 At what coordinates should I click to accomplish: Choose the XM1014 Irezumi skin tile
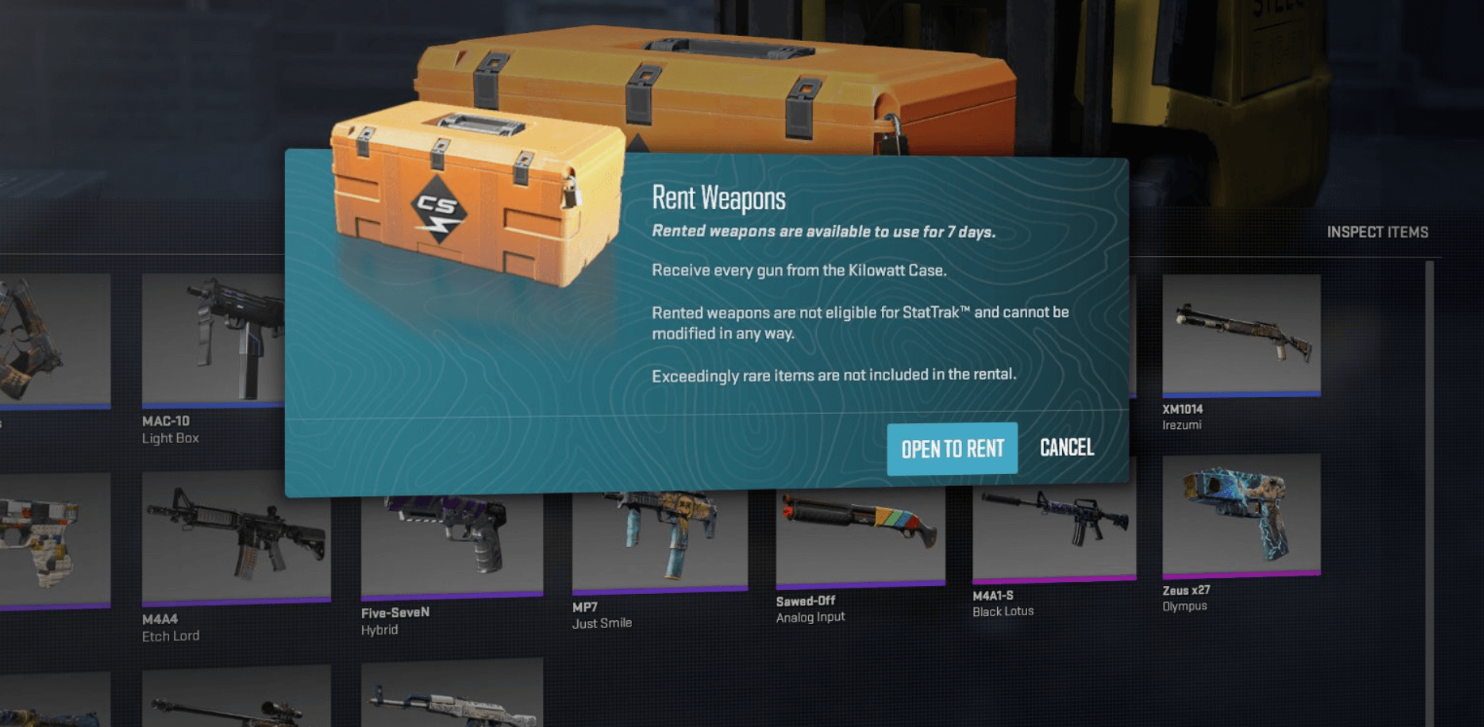tap(1241, 334)
